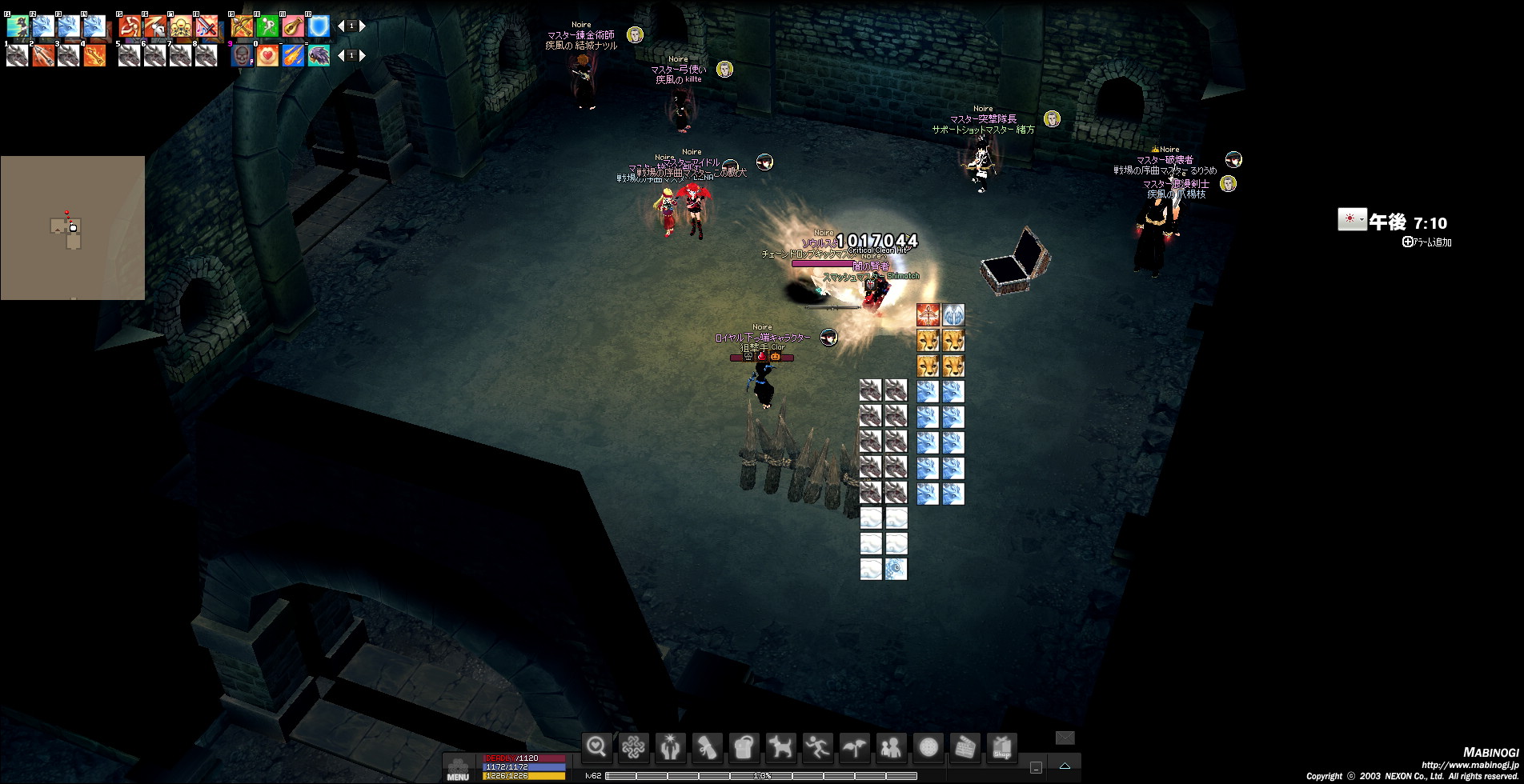The image size is (1524, 784).
Task: Activate the F1 running wolf skill
Action: point(18,26)
